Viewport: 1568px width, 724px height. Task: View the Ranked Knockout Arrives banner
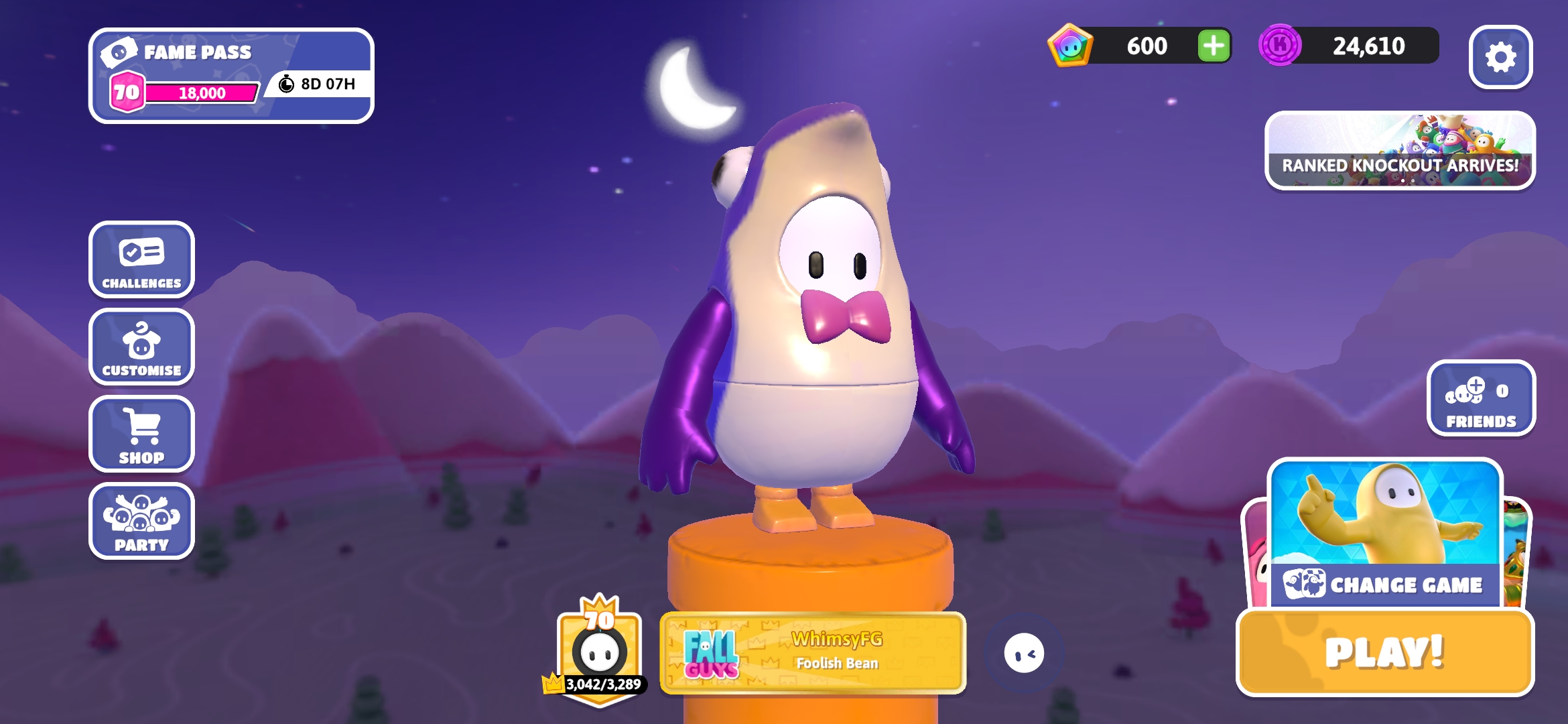(1400, 151)
